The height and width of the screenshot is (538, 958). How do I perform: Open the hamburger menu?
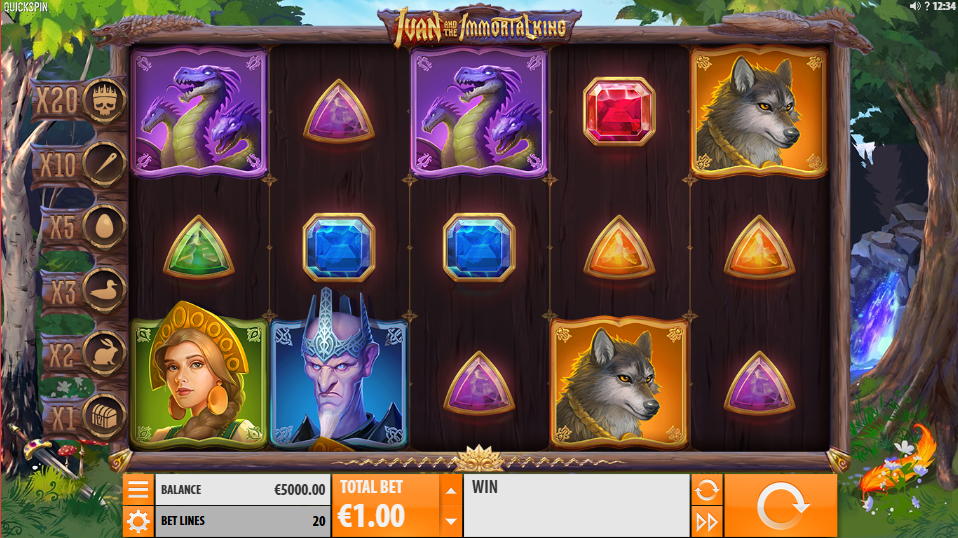tap(138, 489)
